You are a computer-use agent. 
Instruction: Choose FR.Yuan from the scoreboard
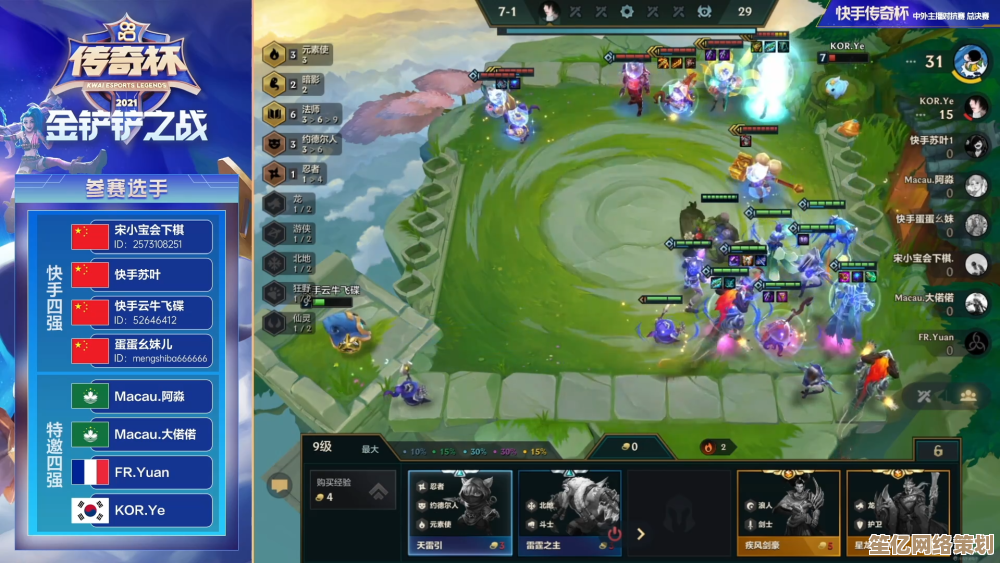[x=969, y=342]
